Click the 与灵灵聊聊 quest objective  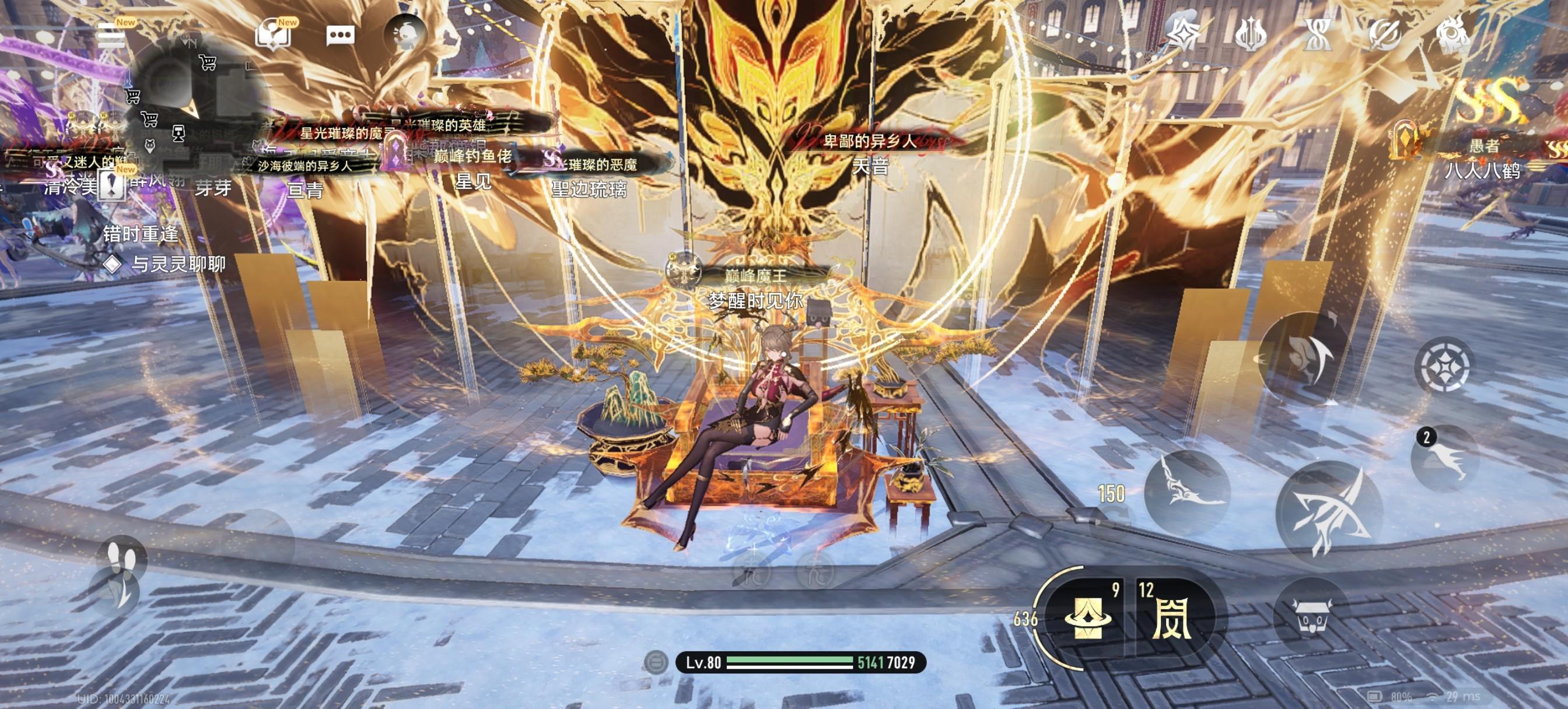coord(178,264)
